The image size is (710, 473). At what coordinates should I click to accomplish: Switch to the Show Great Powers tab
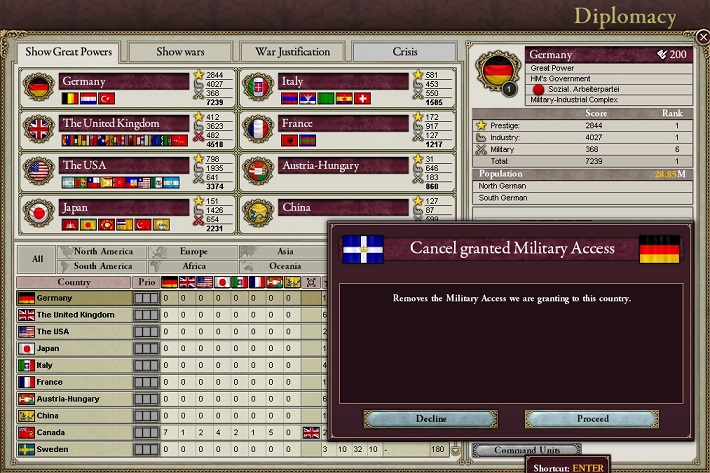[69, 52]
